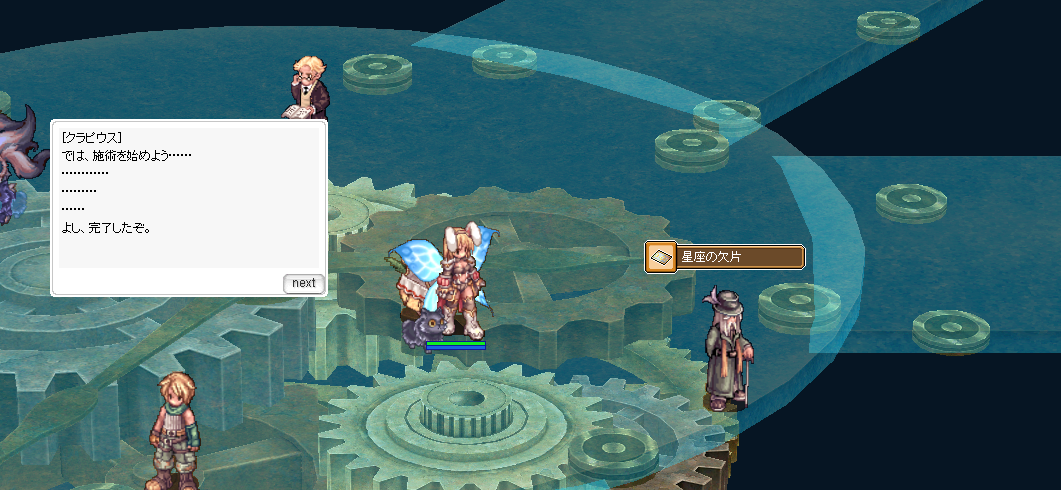Select the 星座の欠片 item notification
Image resolution: width=1061 pixels, height=490 pixels.
(x=725, y=258)
